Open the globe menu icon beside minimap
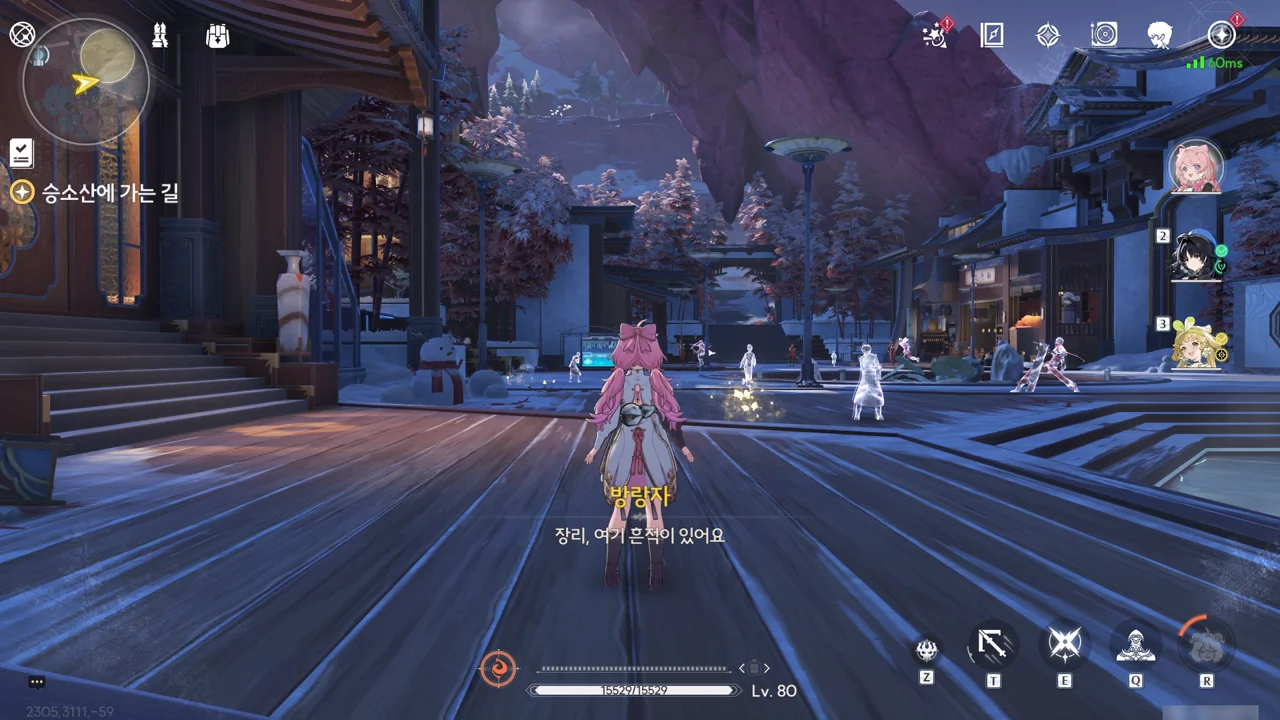Viewport: 1280px width, 720px height. [x=22, y=34]
